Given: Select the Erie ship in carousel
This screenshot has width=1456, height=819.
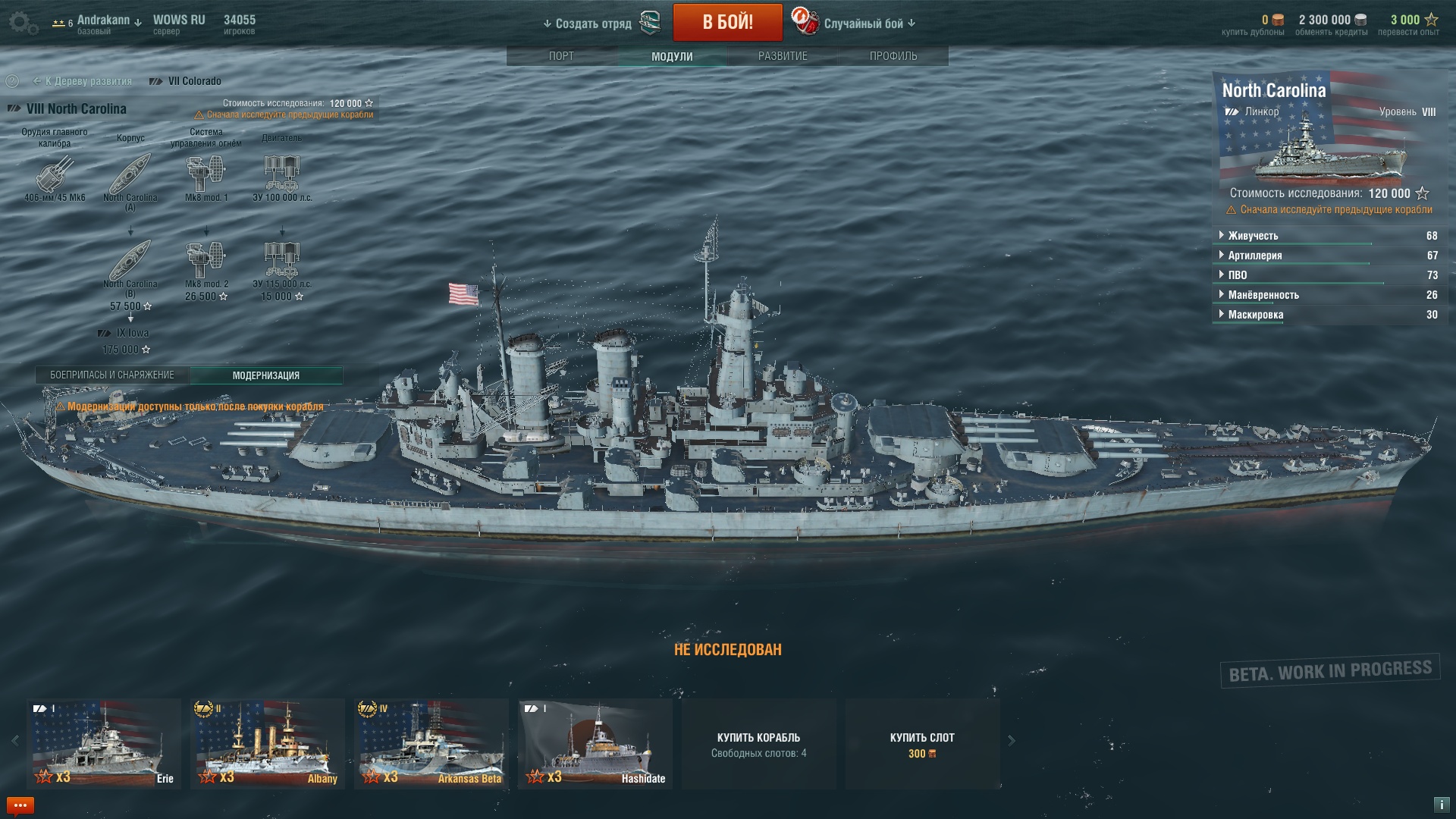Looking at the screenshot, I should [104, 744].
